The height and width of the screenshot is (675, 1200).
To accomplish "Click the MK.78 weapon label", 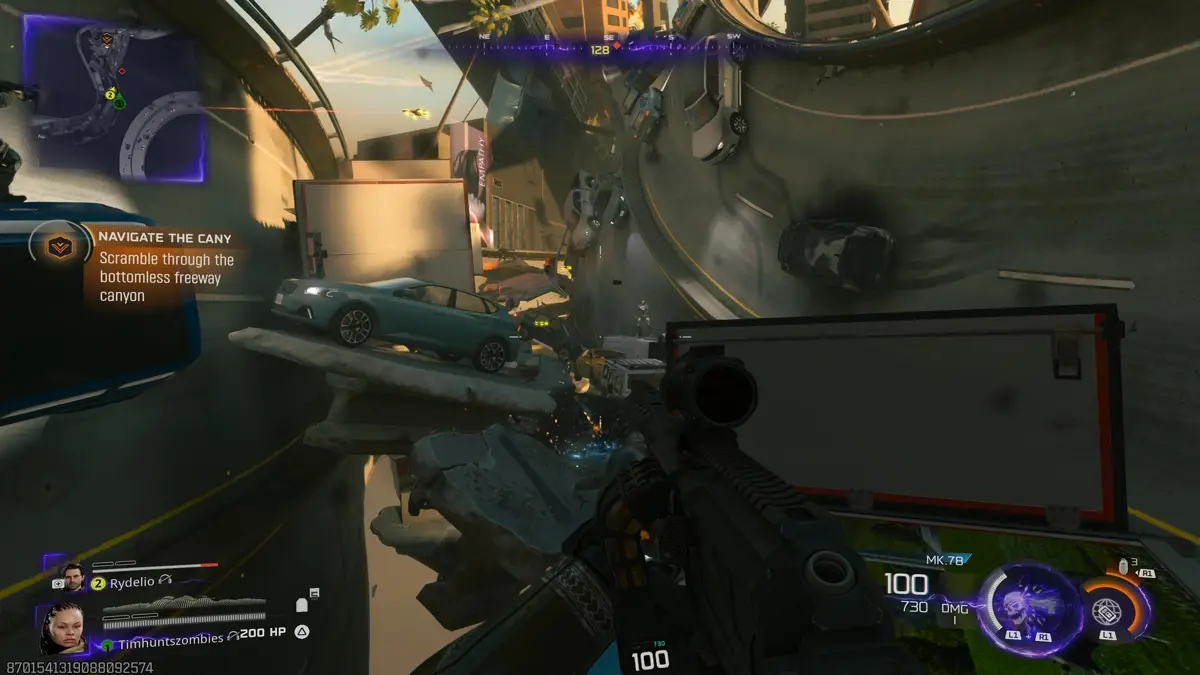I will coord(943,560).
